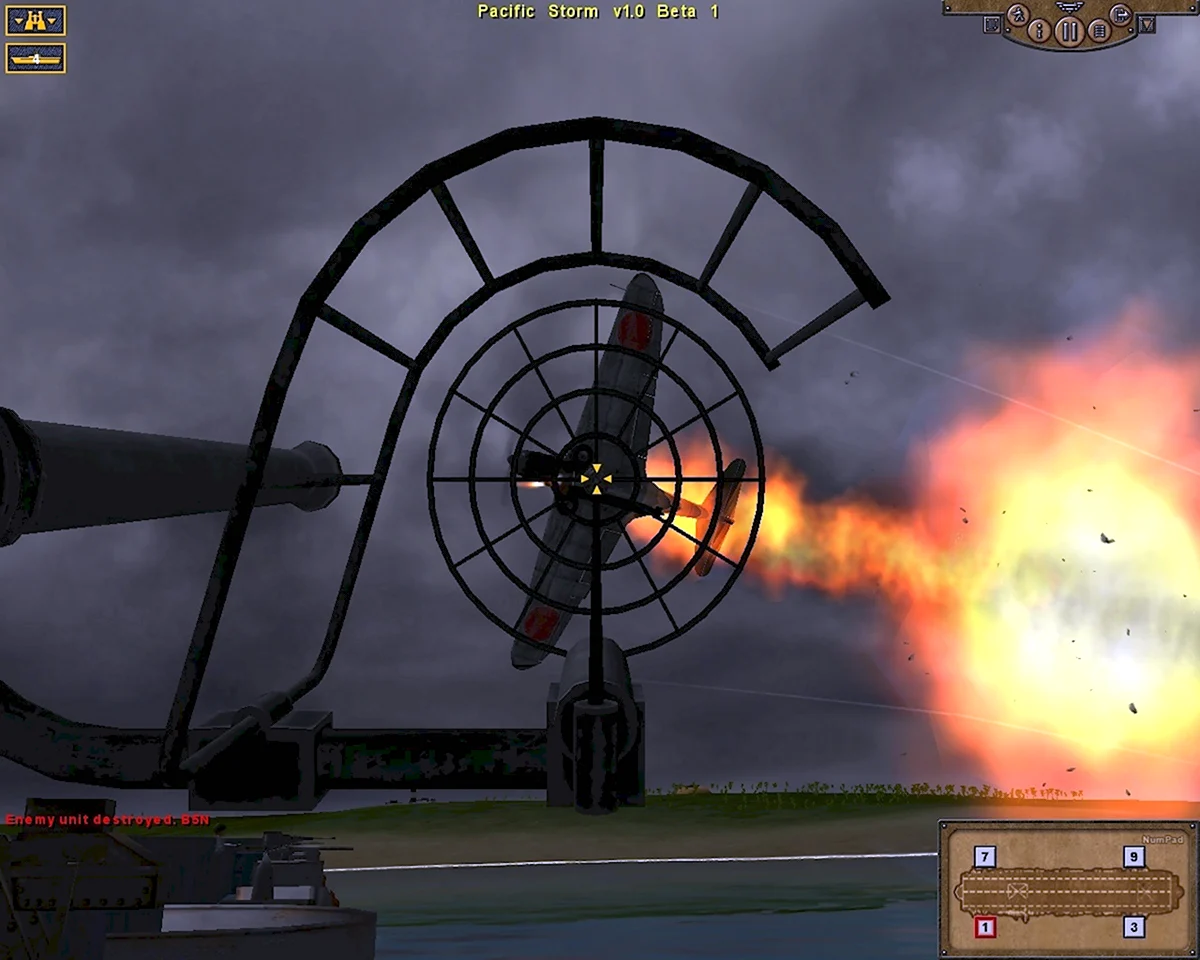The height and width of the screenshot is (960, 1200).
Task: Open the info button marked with an i
Action: 1039,31
